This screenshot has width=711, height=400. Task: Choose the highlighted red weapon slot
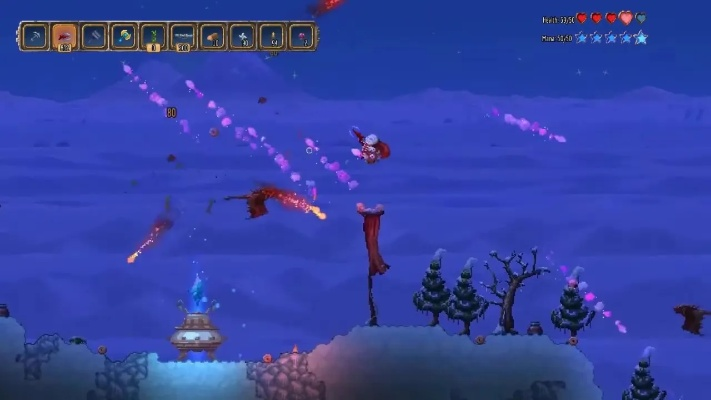point(64,37)
